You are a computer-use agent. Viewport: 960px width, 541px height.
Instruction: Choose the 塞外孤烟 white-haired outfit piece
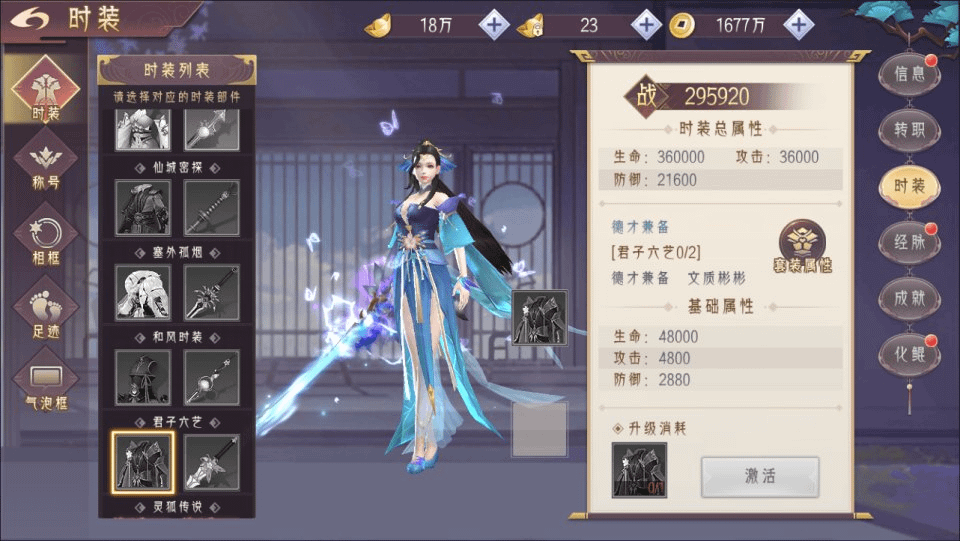(142, 292)
